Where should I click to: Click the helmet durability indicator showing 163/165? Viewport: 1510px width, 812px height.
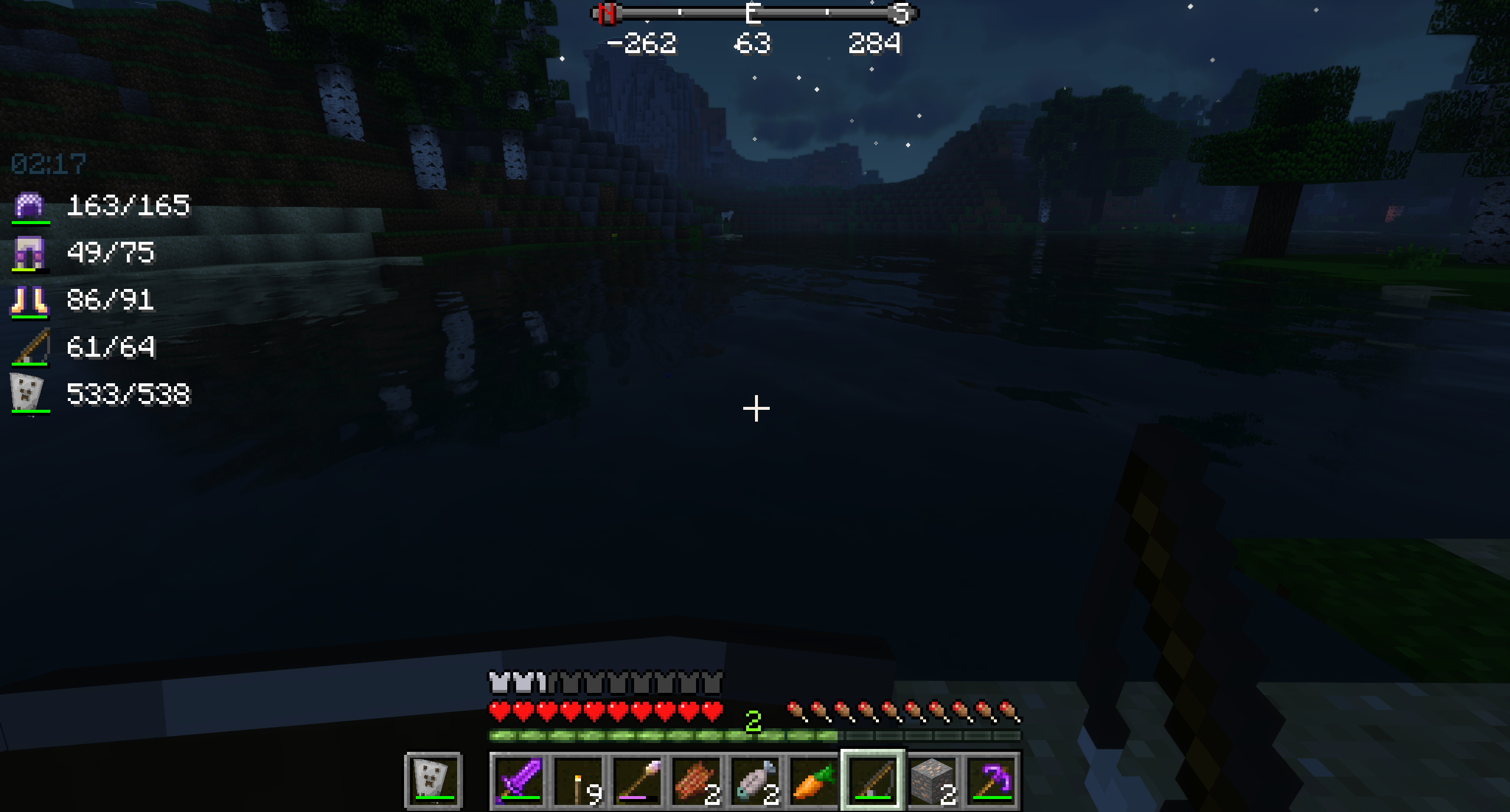128,206
